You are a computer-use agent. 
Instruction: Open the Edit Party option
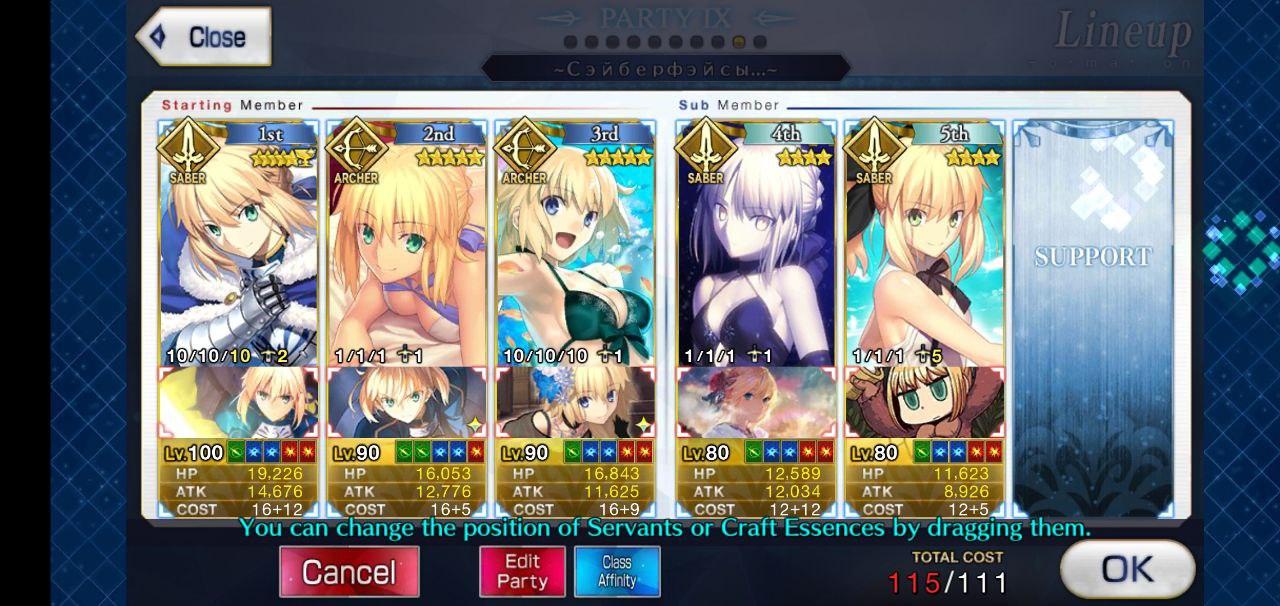[x=522, y=572]
